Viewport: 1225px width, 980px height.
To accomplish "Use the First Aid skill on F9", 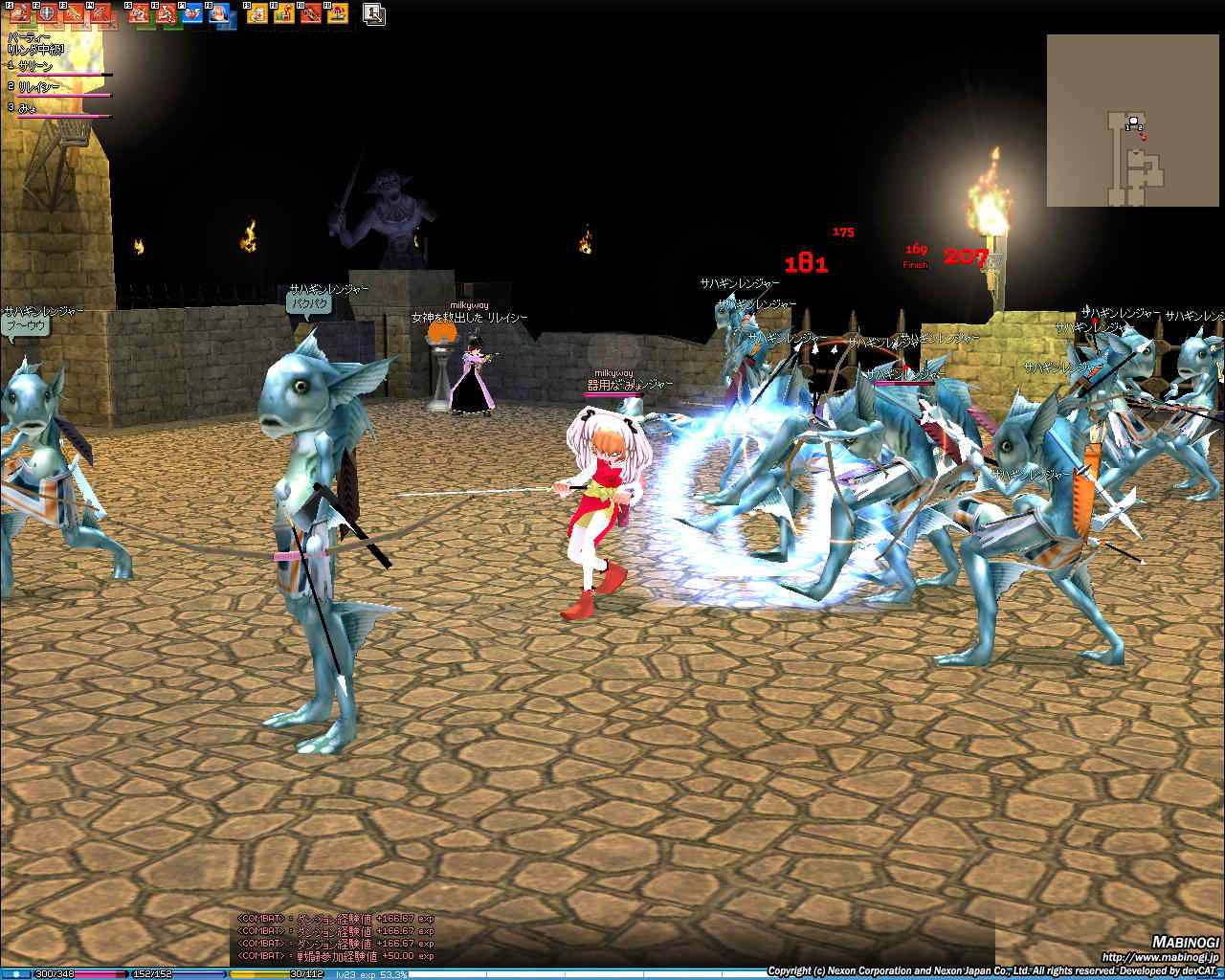I will (x=257, y=14).
